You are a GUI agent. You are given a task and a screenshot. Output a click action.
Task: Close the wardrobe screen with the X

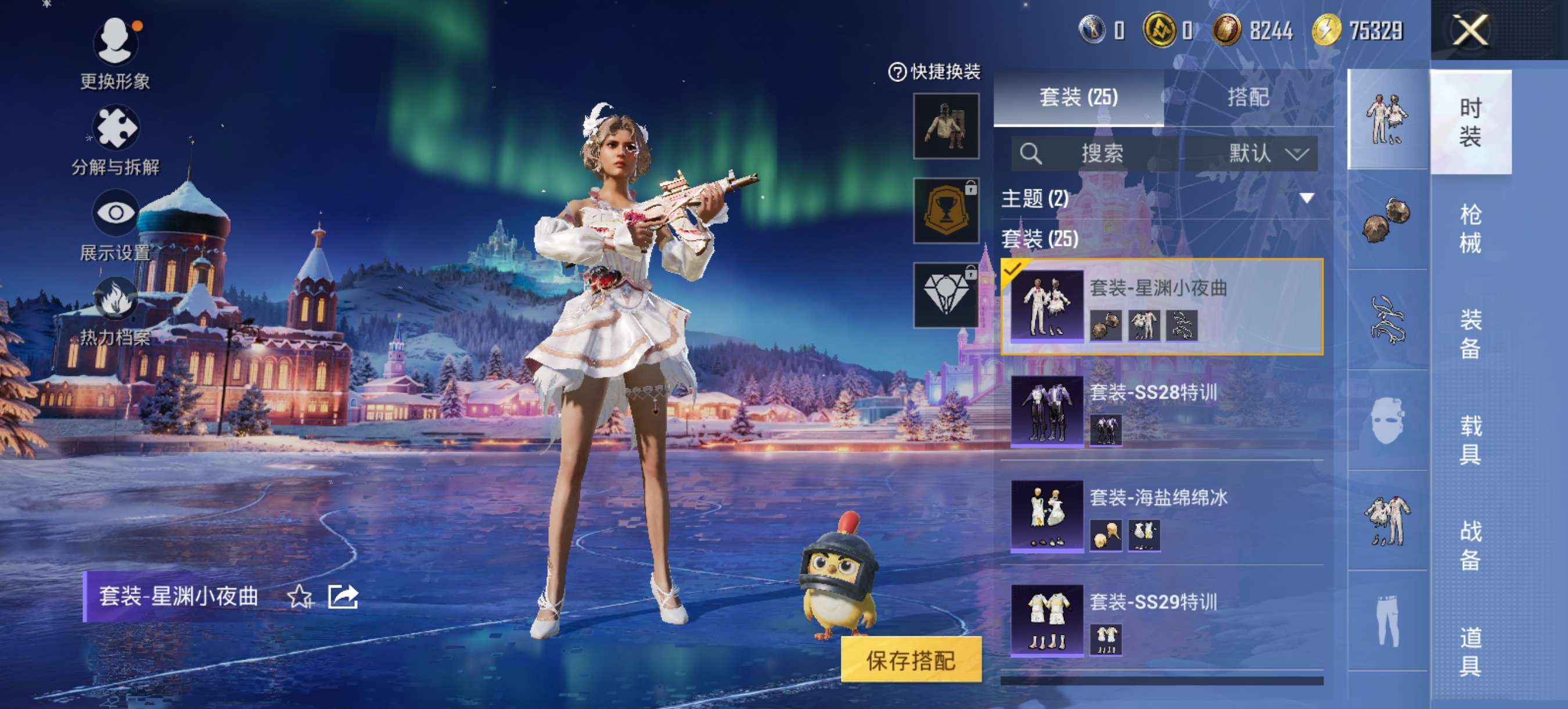1470,30
